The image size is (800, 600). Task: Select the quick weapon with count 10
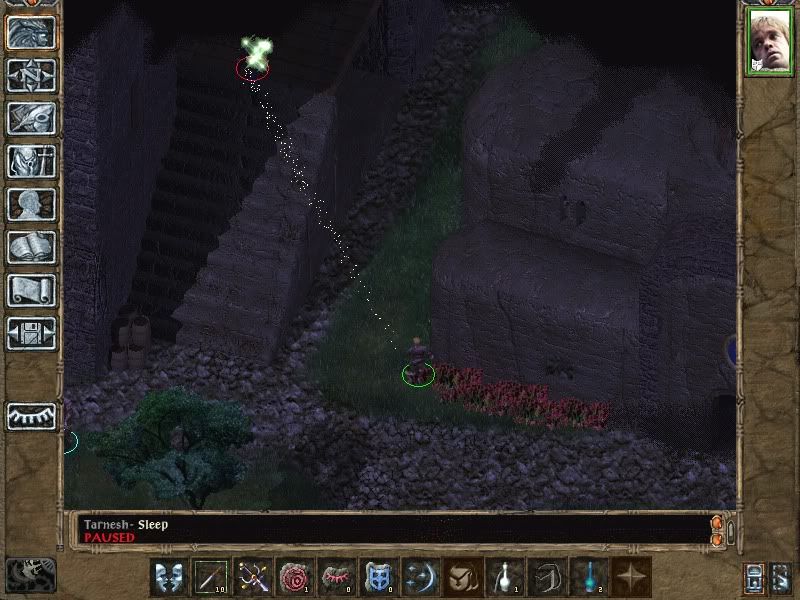[211, 577]
